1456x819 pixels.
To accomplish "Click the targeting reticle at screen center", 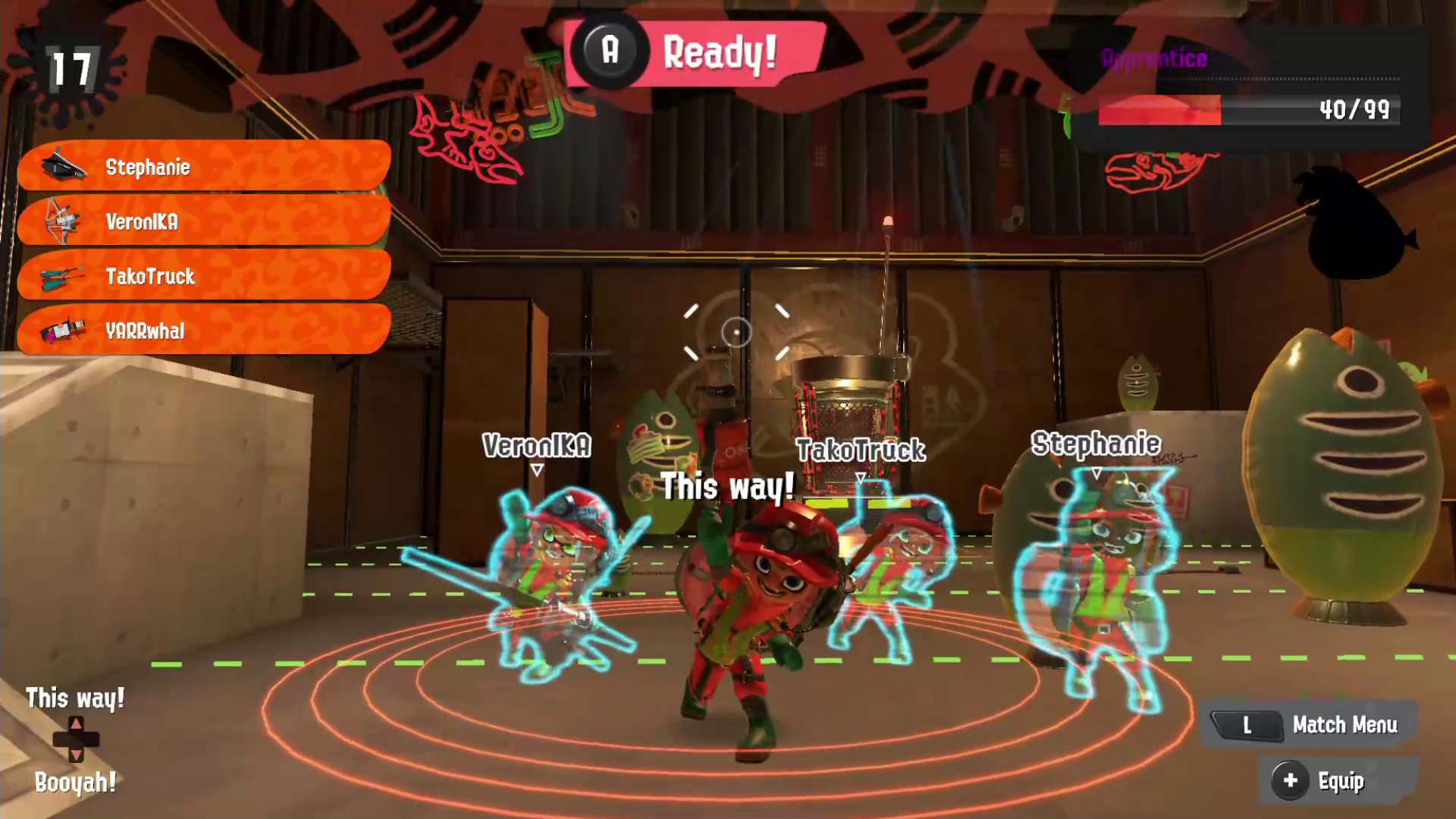I will 735,333.
